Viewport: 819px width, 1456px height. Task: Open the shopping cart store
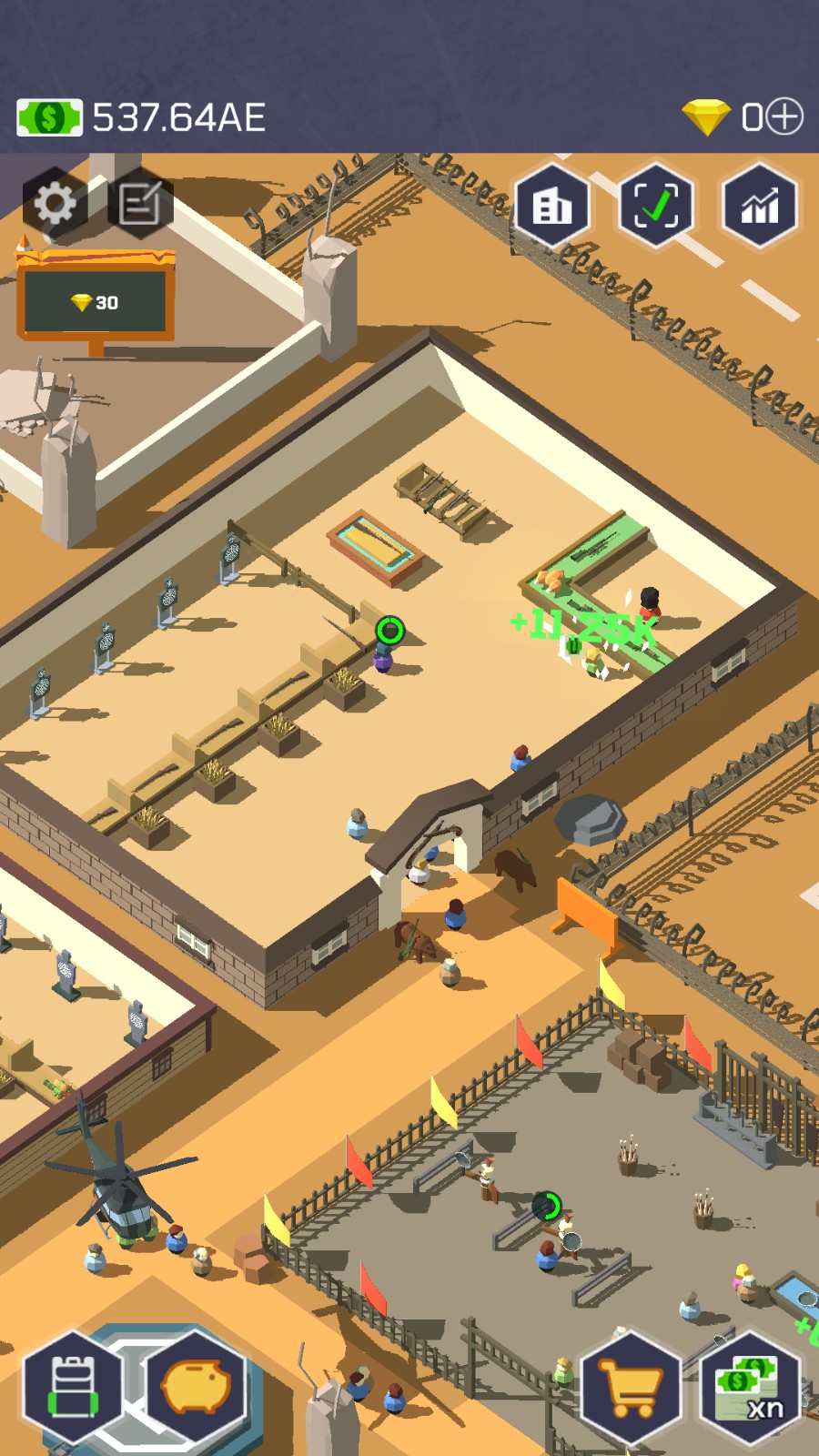tap(632, 1388)
